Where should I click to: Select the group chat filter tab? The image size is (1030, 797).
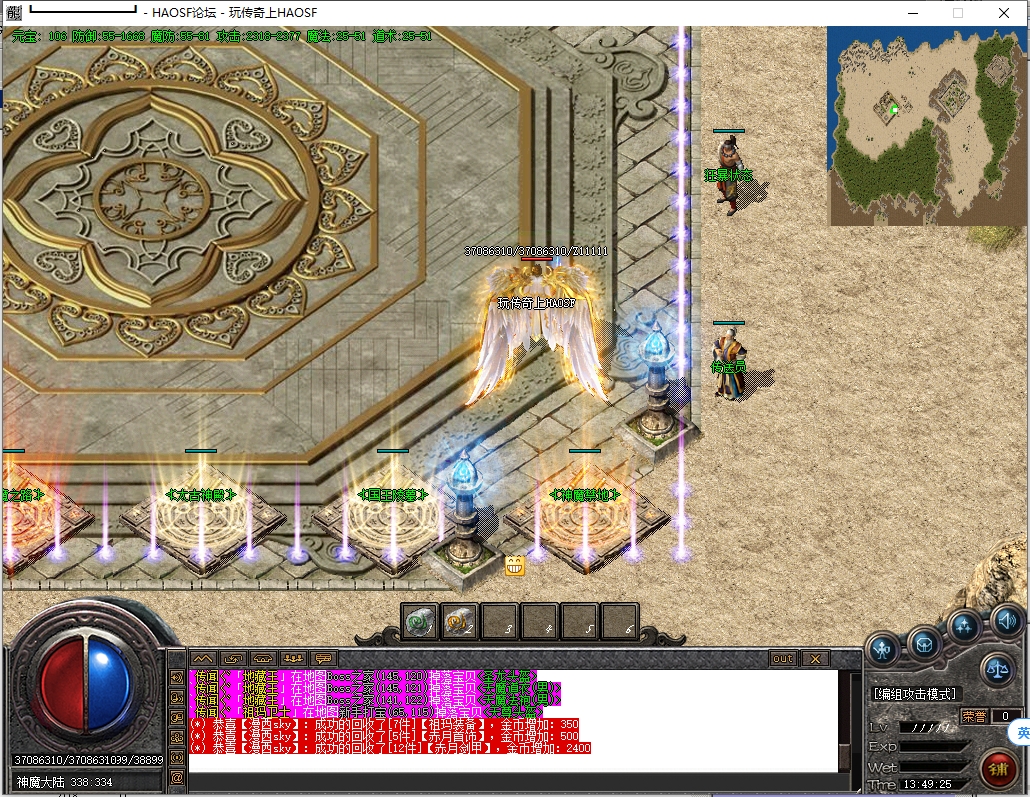[293, 659]
